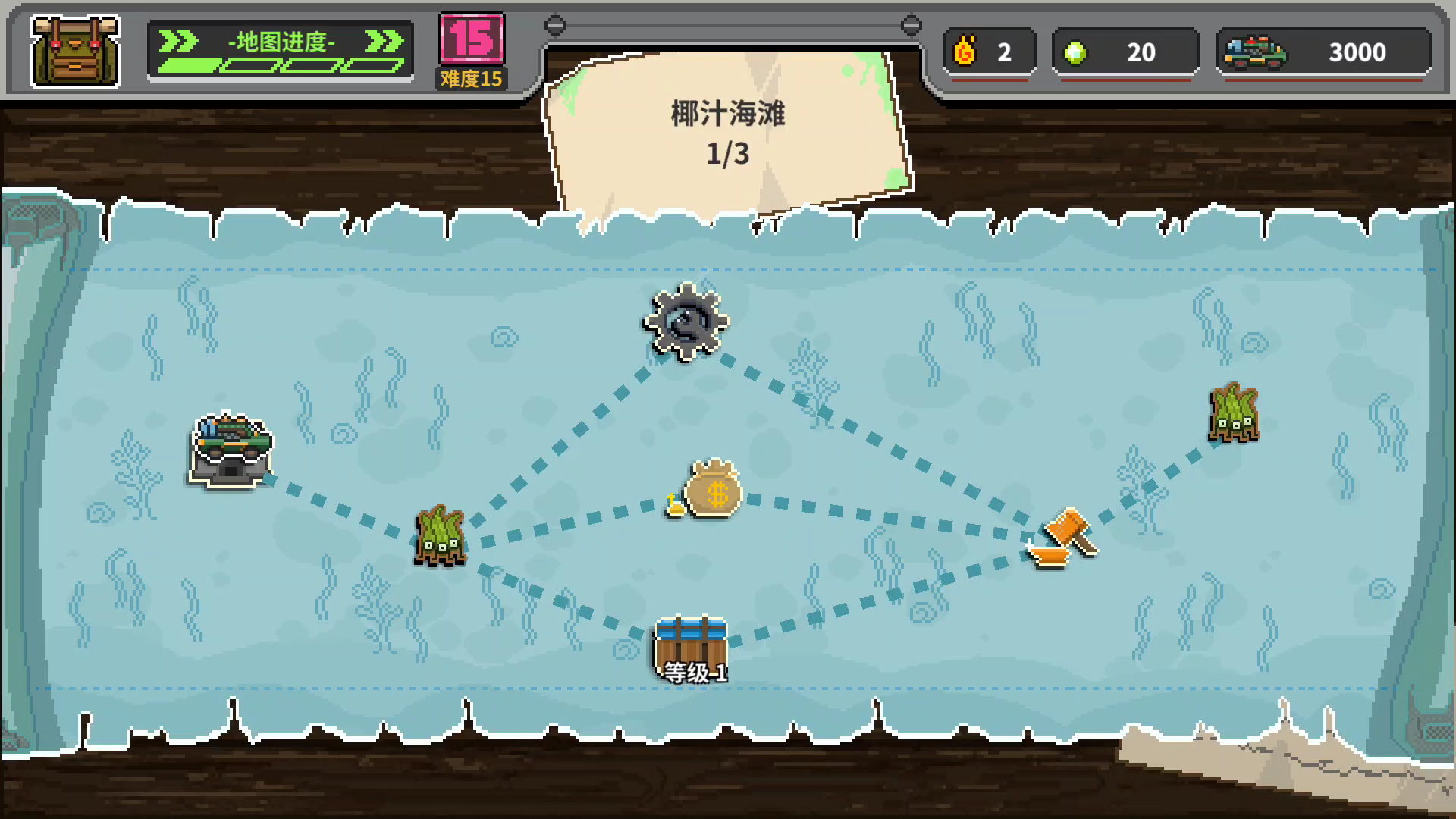This screenshot has width=1456, height=819.
Task: Expand the 椰汁海滩 location banner
Action: (726, 114)
